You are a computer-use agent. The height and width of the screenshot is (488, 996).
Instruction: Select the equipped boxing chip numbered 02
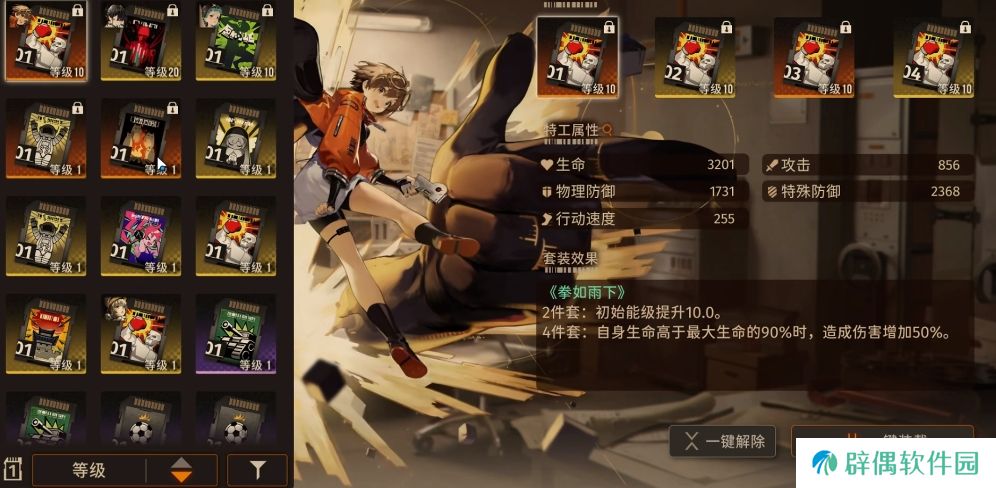click(x=695, y=57)
